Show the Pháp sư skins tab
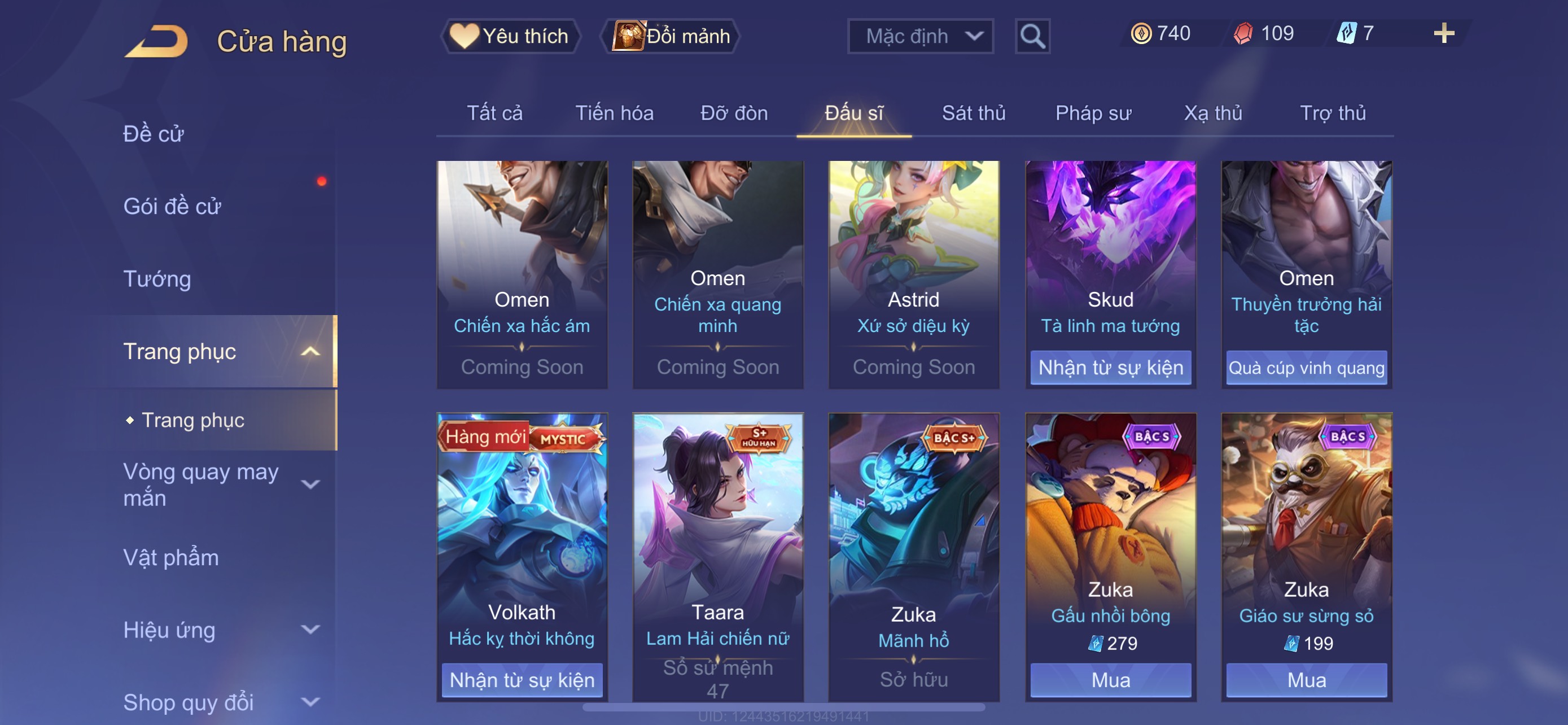 pyautogui.click(x=1093, y=113)
